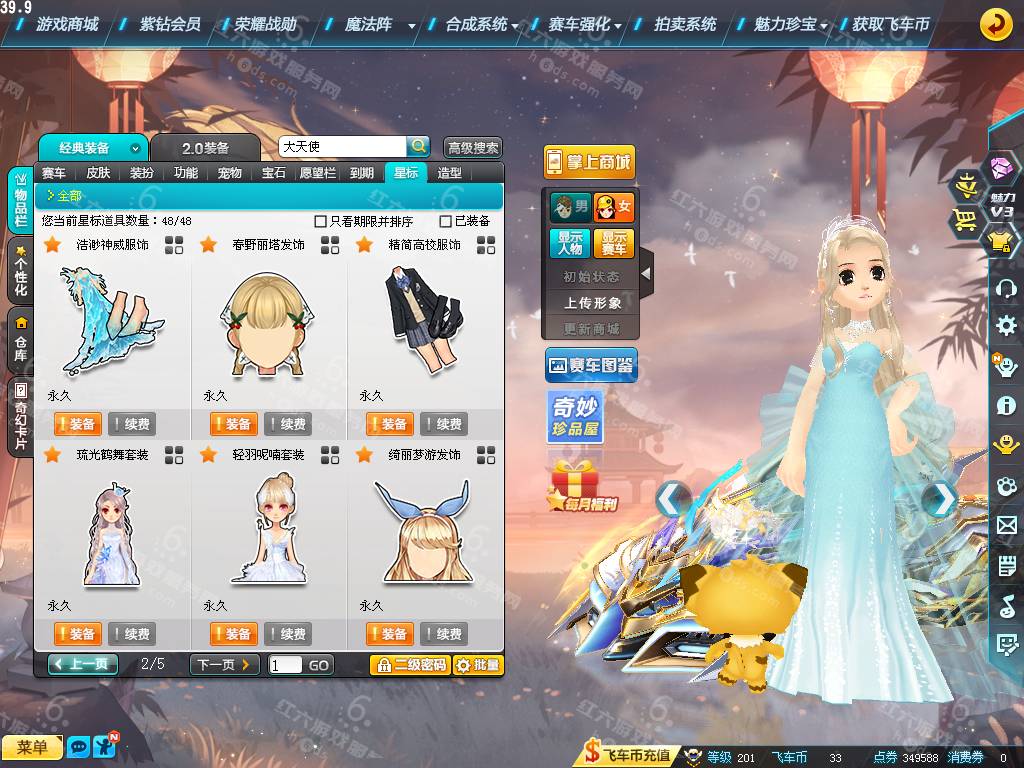Click the magnifier search button
Screen dimensions: 1024x768
(x=419, y=146)
